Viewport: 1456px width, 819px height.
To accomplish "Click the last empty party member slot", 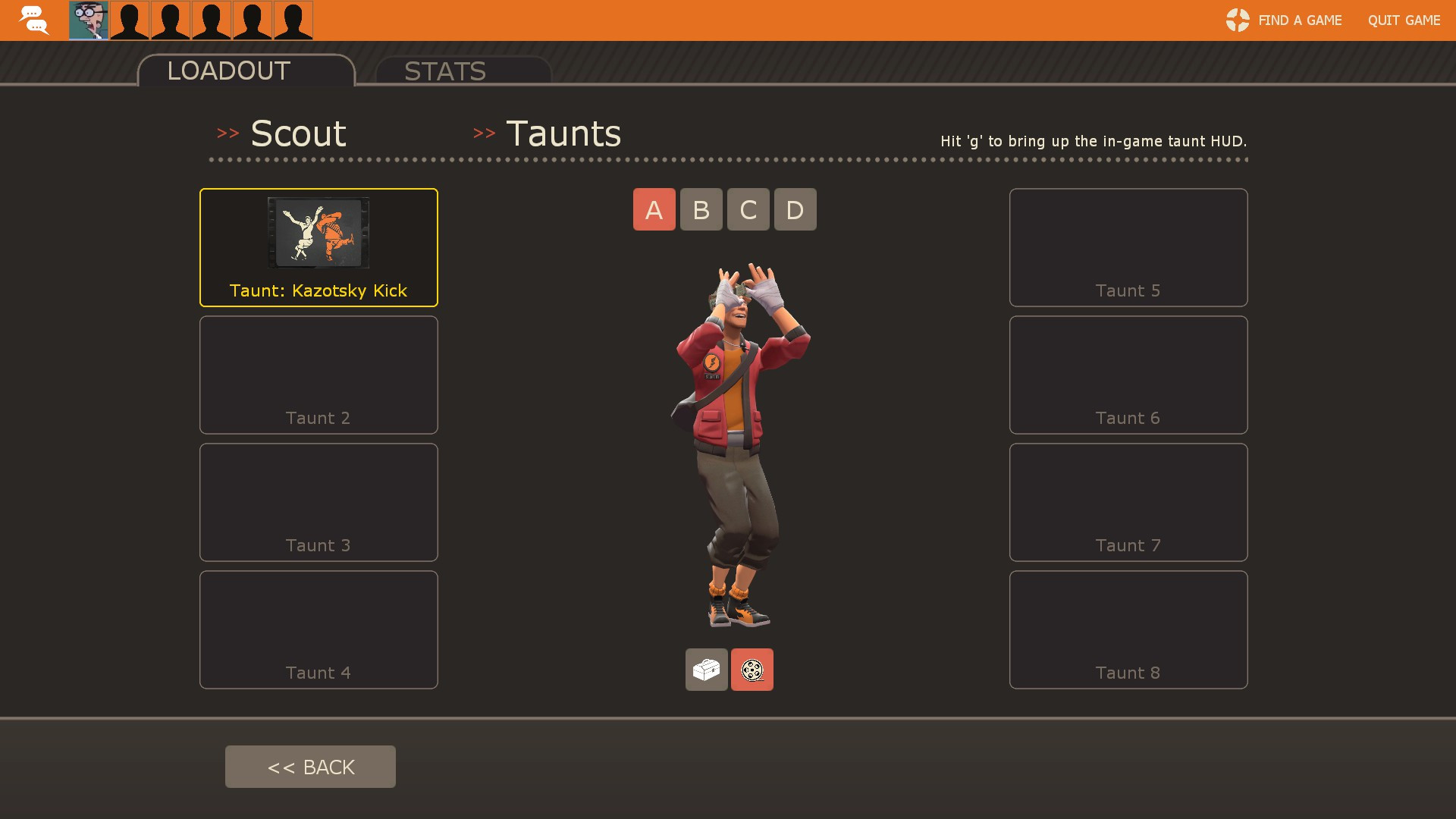I will (292, 20).
